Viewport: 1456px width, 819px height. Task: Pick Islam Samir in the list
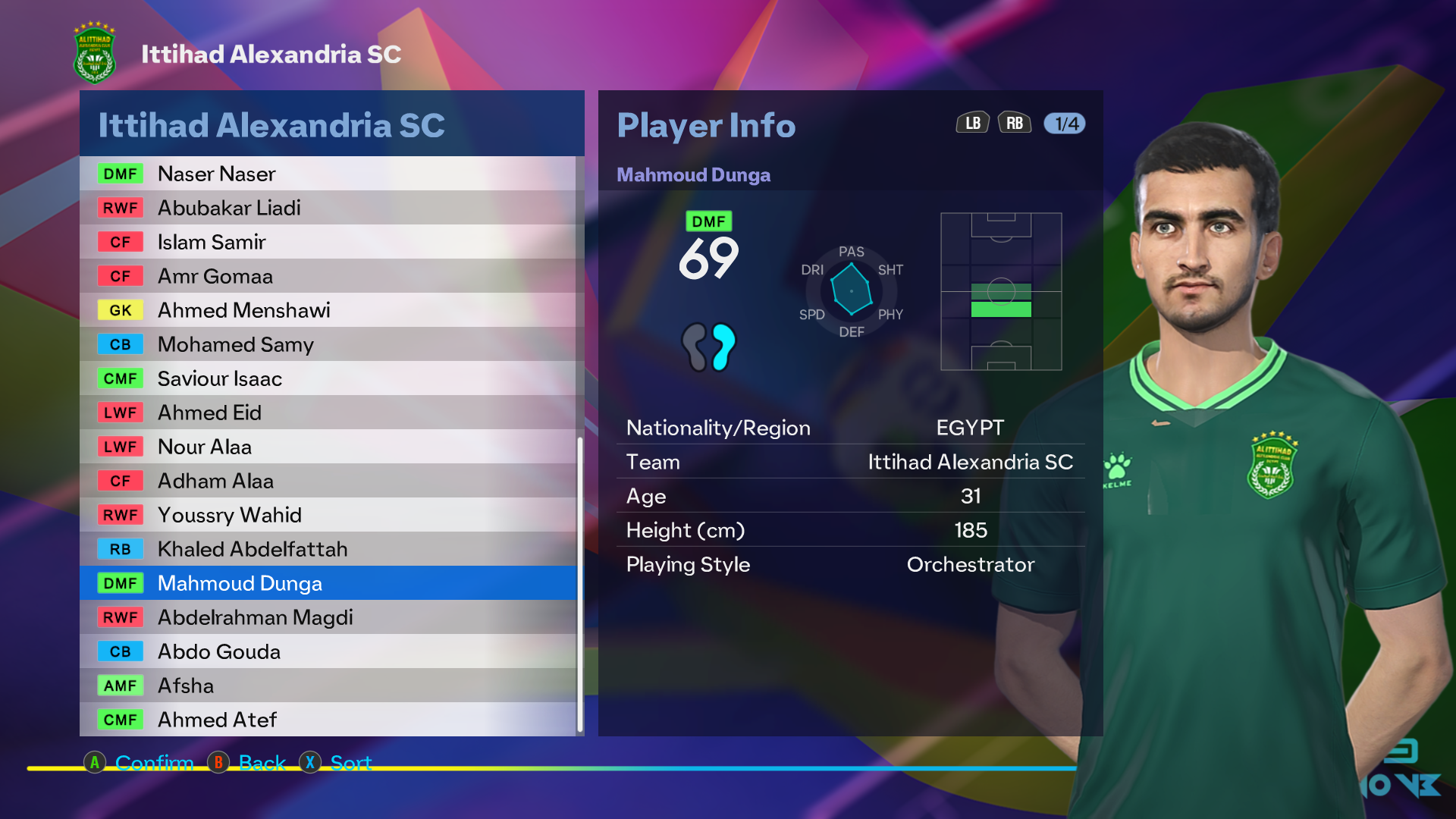[x=328, y=242]
